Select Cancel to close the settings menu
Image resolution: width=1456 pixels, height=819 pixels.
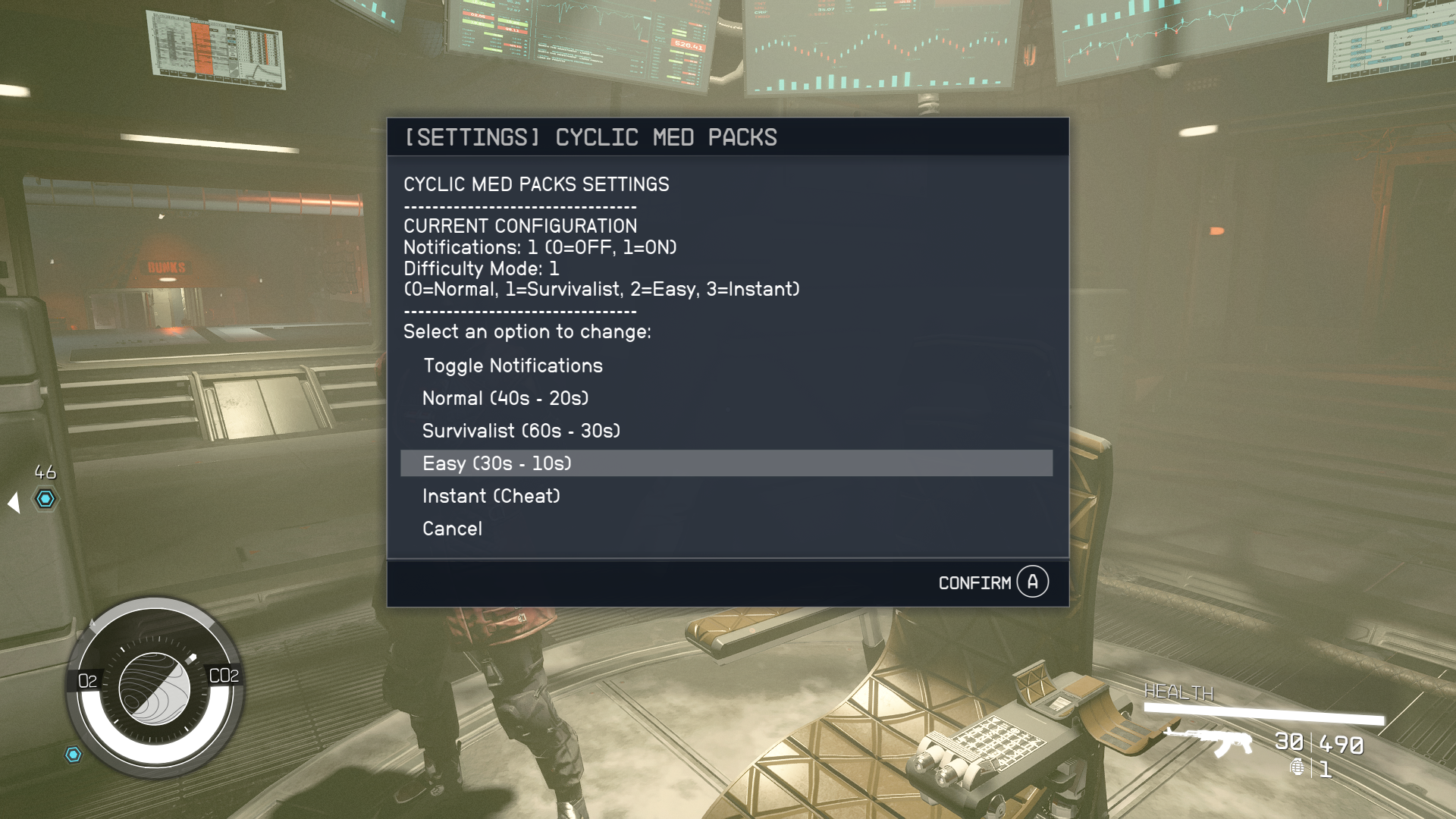[452, 529]
